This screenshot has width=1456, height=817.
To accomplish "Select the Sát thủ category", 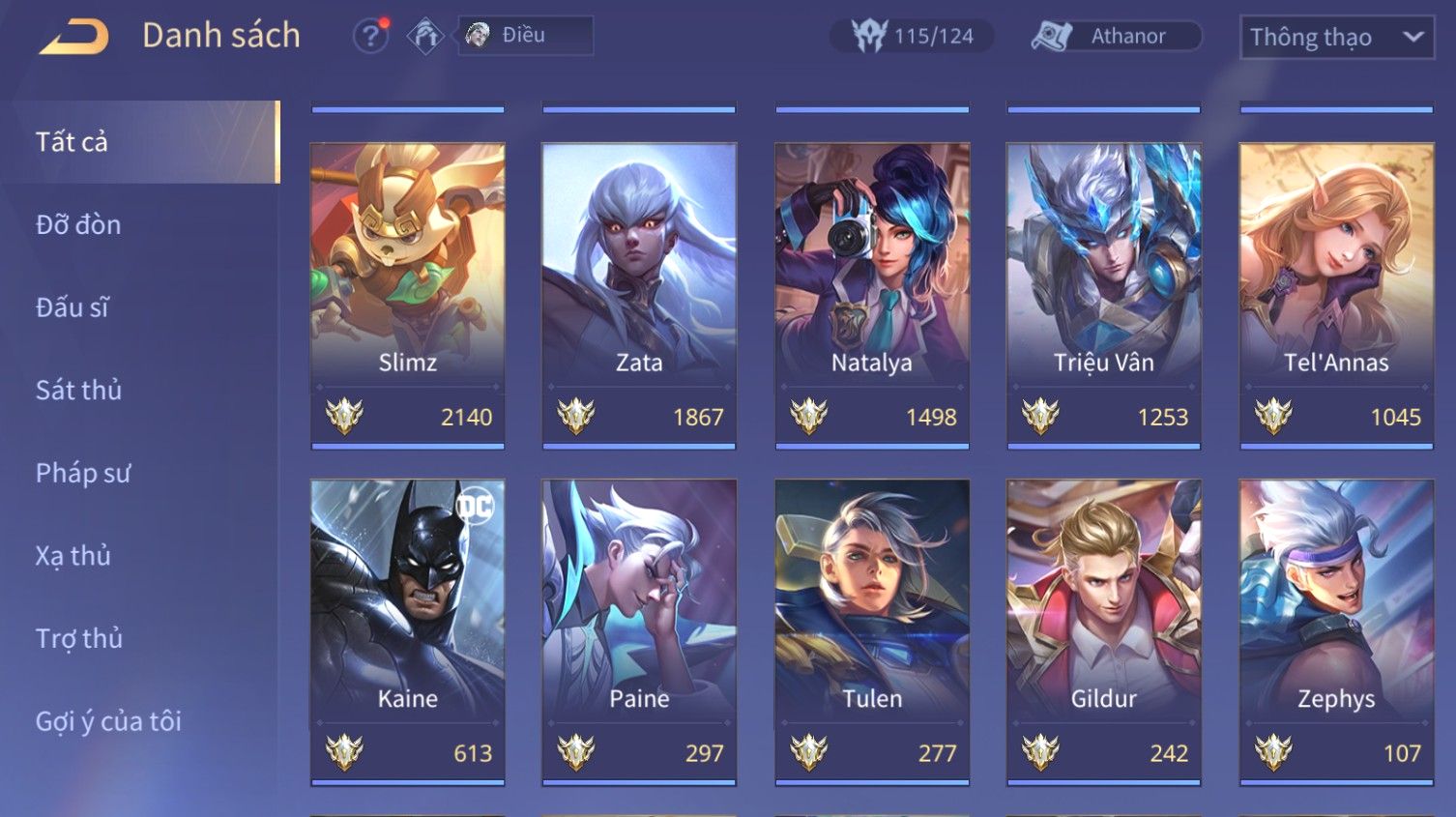I will pos(78,391).
